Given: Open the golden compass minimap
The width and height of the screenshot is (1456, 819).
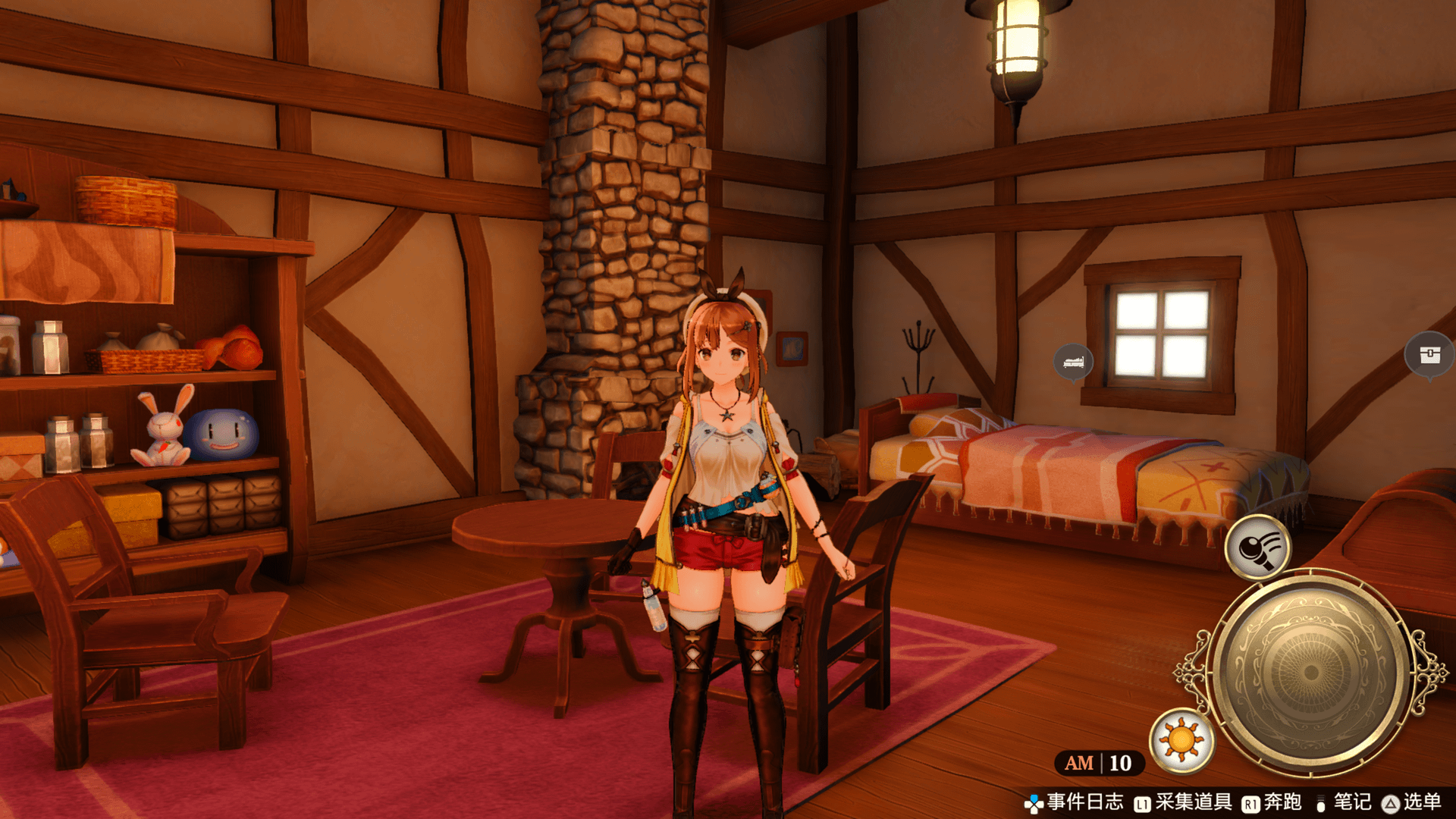Looking at the screenshot, I should coord(1311,671).
